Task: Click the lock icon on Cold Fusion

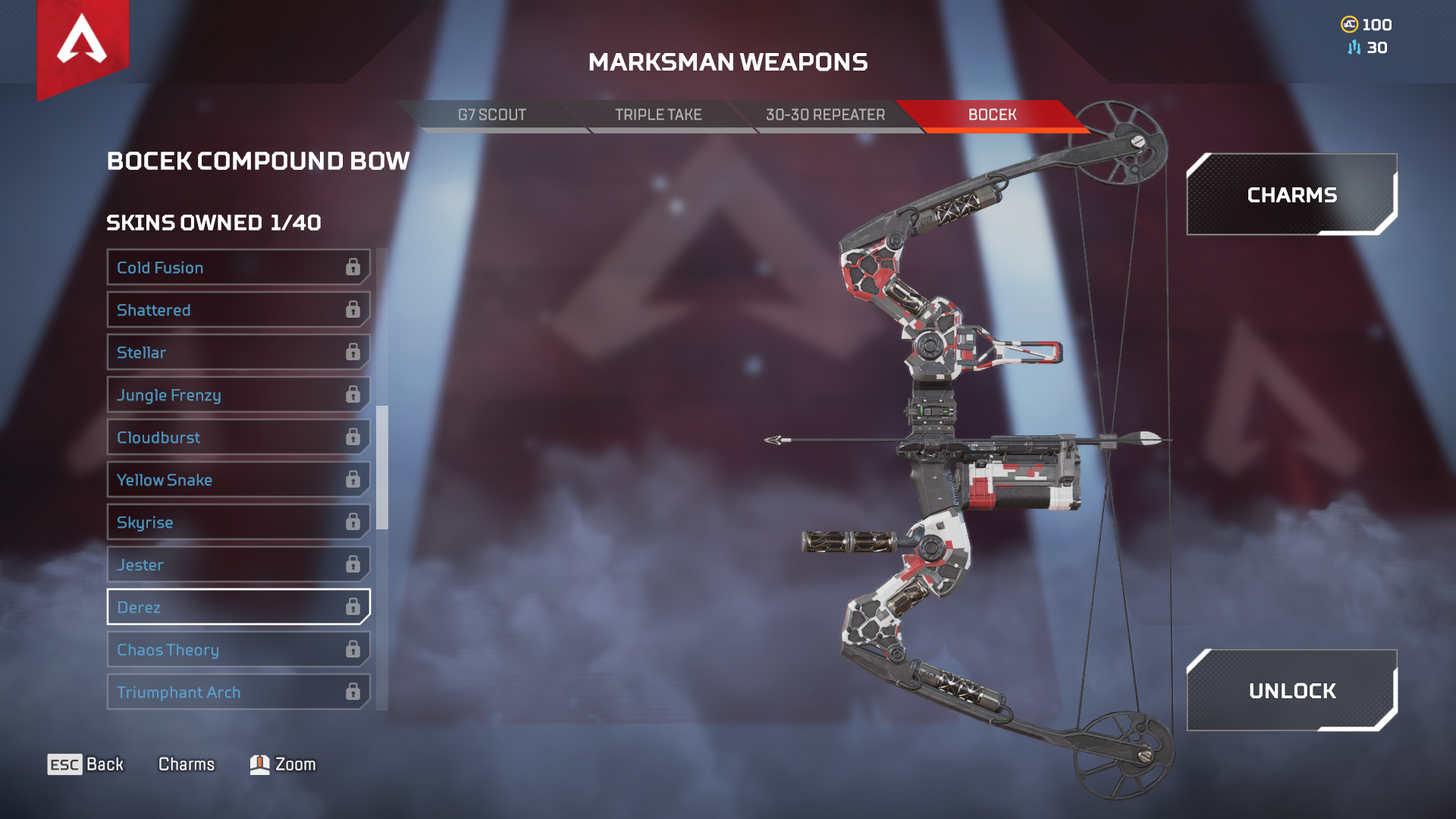Action: (353, 267)
